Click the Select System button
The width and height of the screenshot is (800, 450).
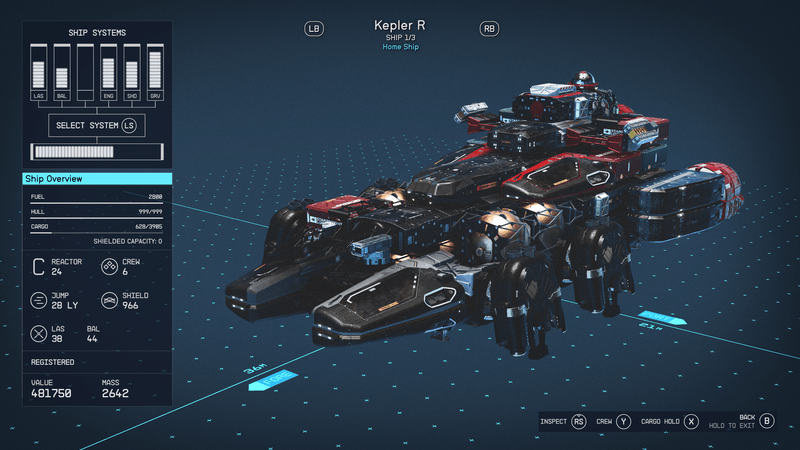(96, 126)
